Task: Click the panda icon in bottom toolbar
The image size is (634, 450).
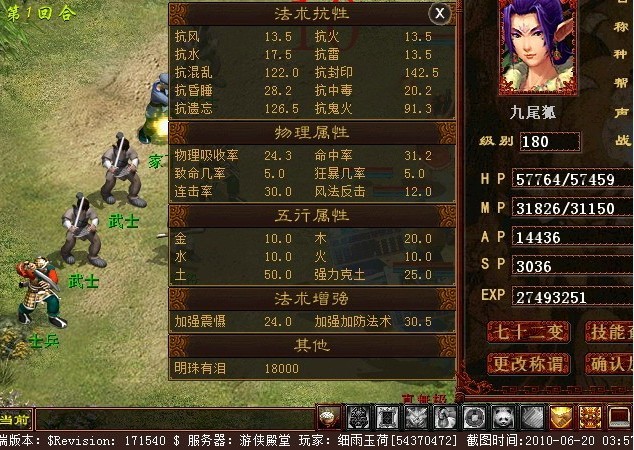Action: [x=503, y=416]
